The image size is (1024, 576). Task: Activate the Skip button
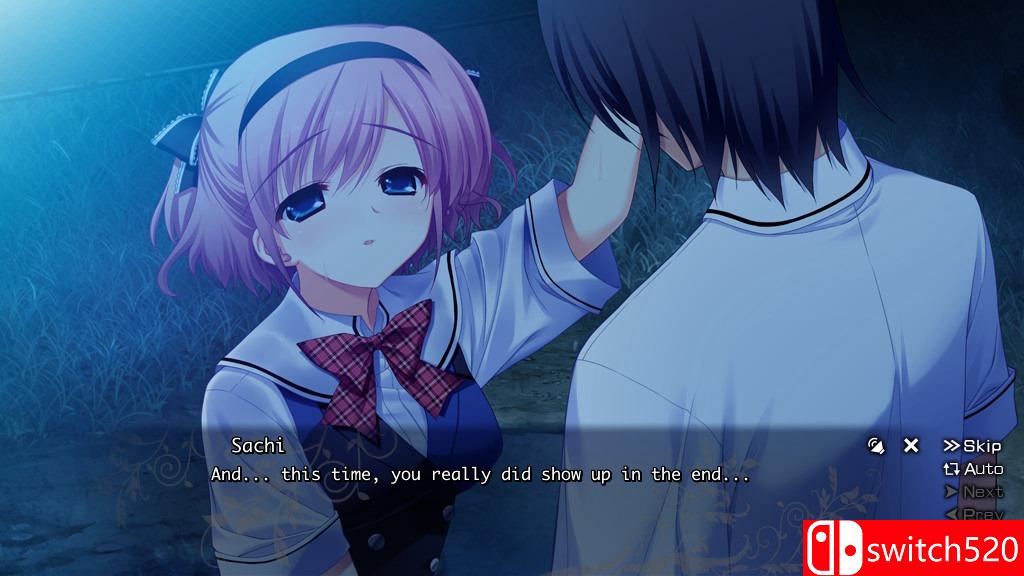(972, 446)
